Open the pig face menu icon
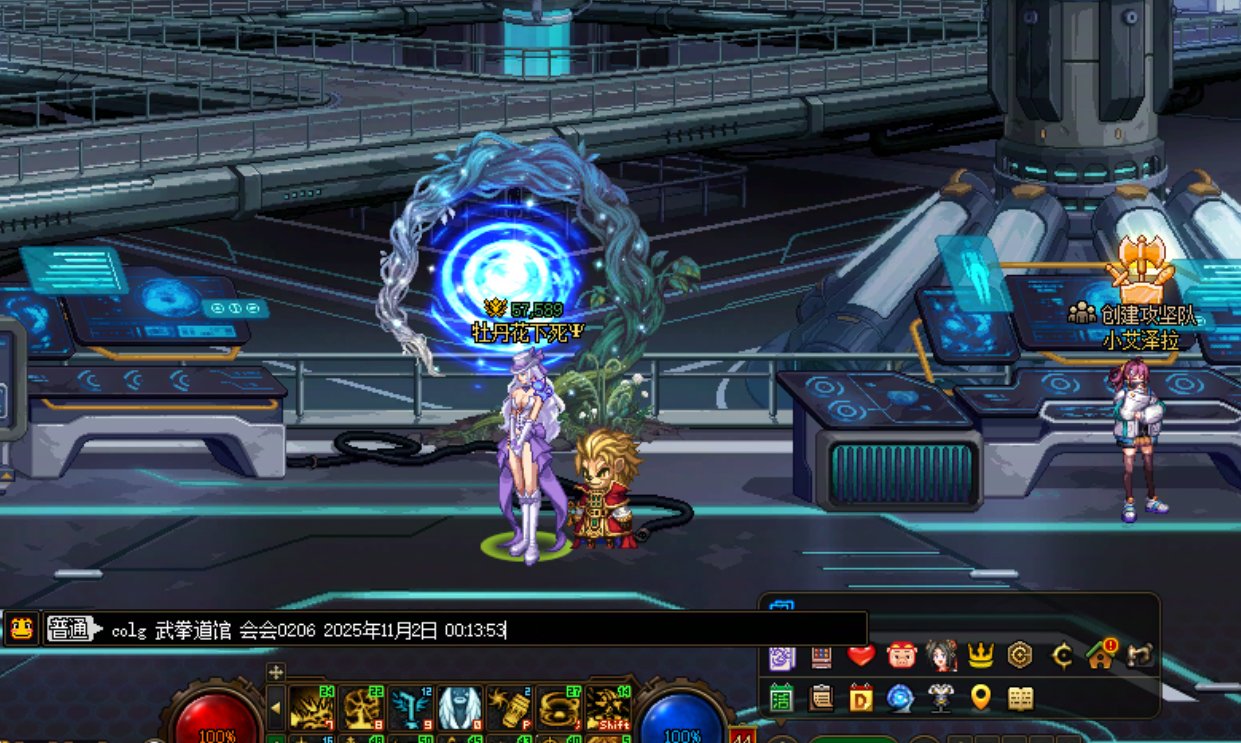This screenshot has height=743, width=1241. tap(901, 655)
